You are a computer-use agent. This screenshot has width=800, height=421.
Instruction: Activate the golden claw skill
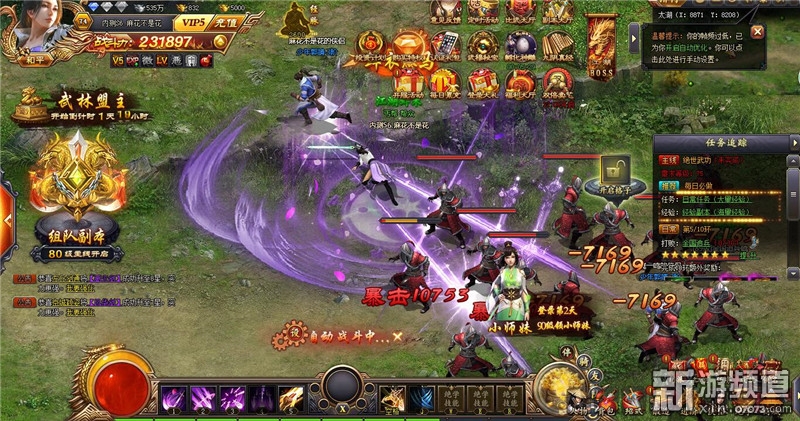pos(290,398)
